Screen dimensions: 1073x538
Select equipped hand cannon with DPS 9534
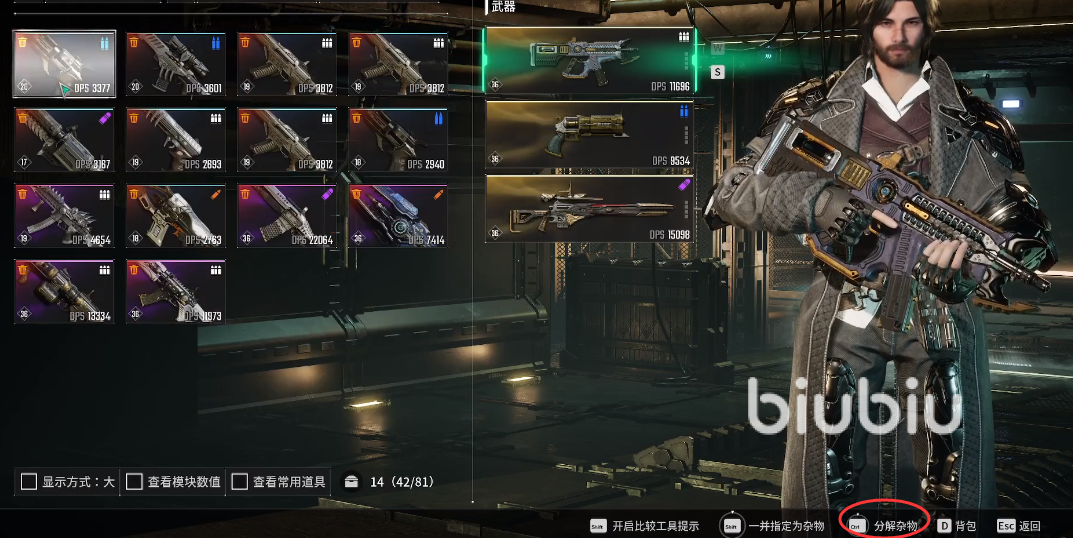(589, 135)
